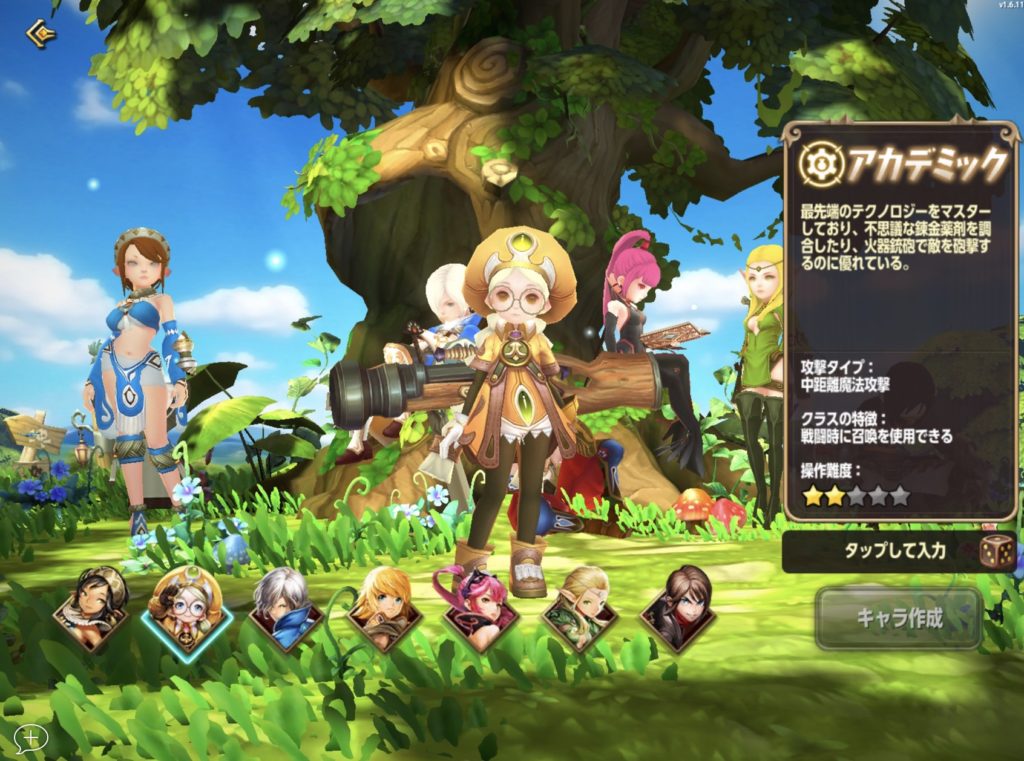This screenshot has width=1024, height=761.
Task: Select the dark-skinned brown-haired character portrait
Action: coord(91,608)
